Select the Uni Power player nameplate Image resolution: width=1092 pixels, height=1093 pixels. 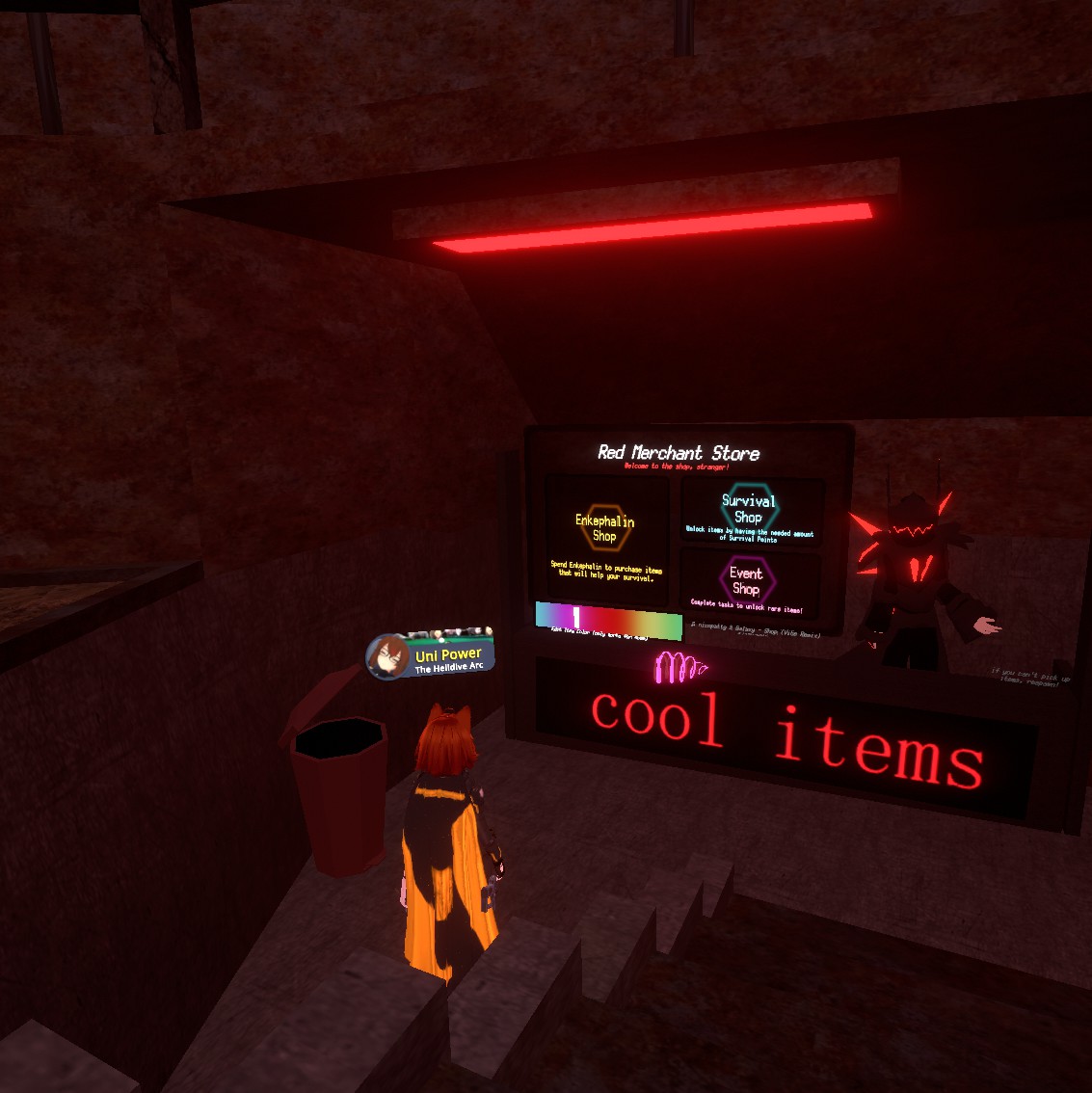pos(432,655)
